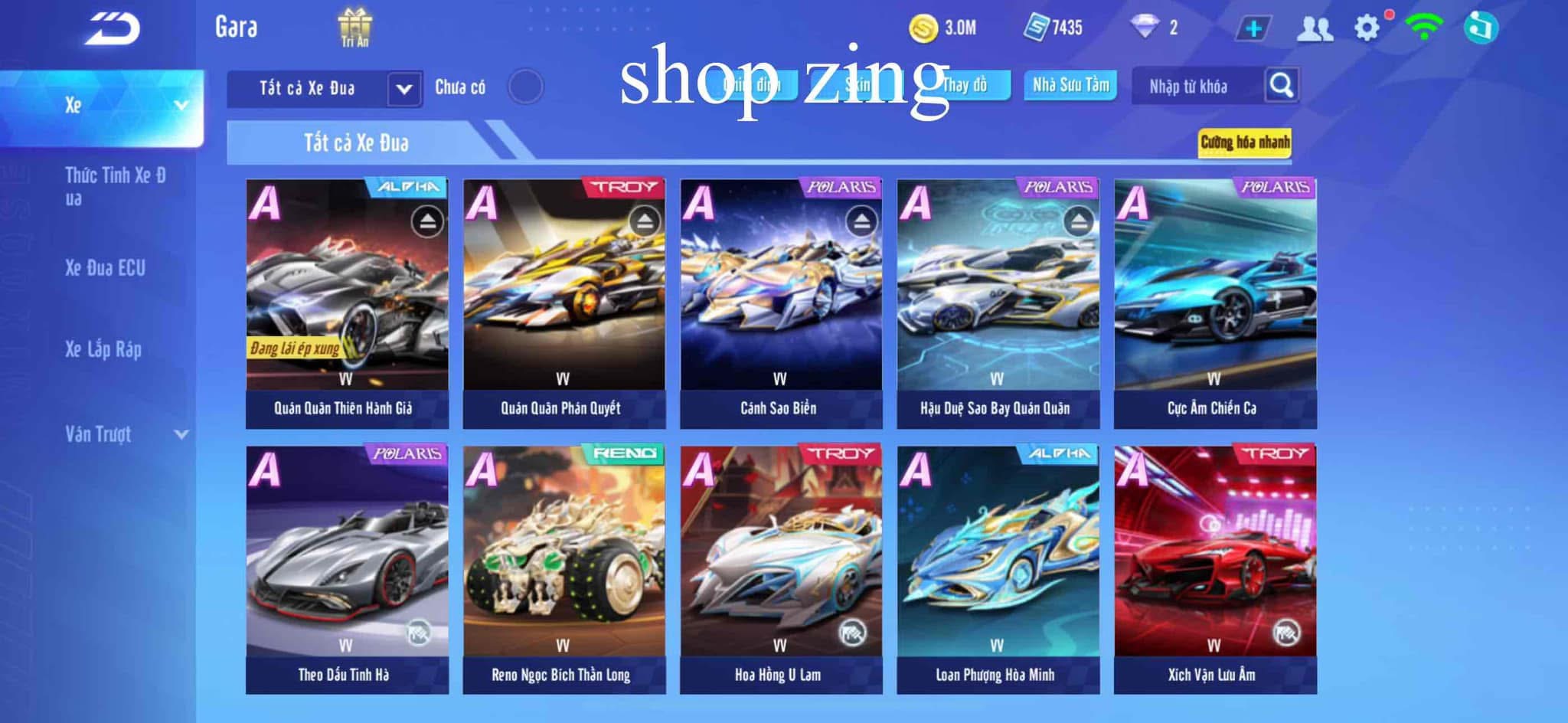
Task: Go back using the top-left arrow
Action: tap(113, 29)
